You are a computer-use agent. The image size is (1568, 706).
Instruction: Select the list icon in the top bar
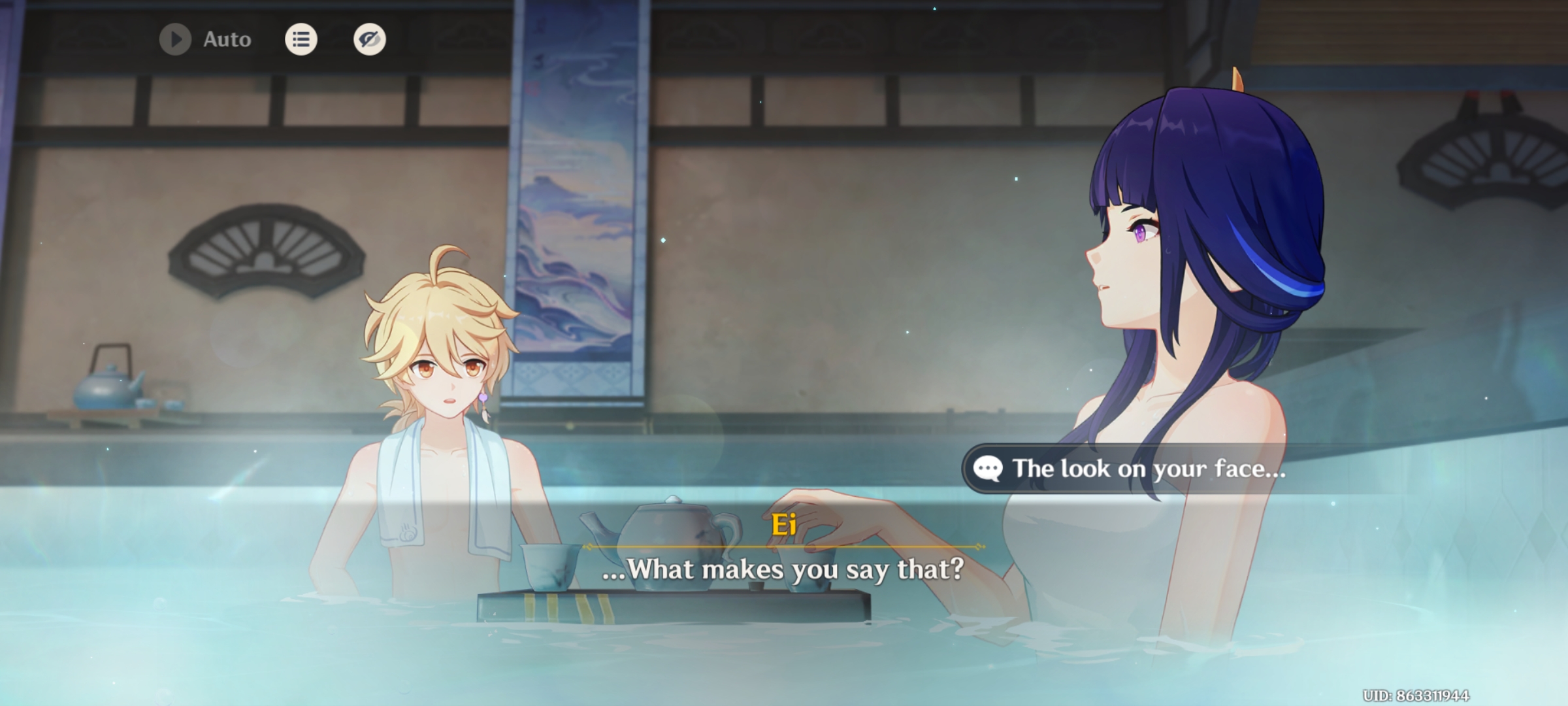tap(301, 39)
